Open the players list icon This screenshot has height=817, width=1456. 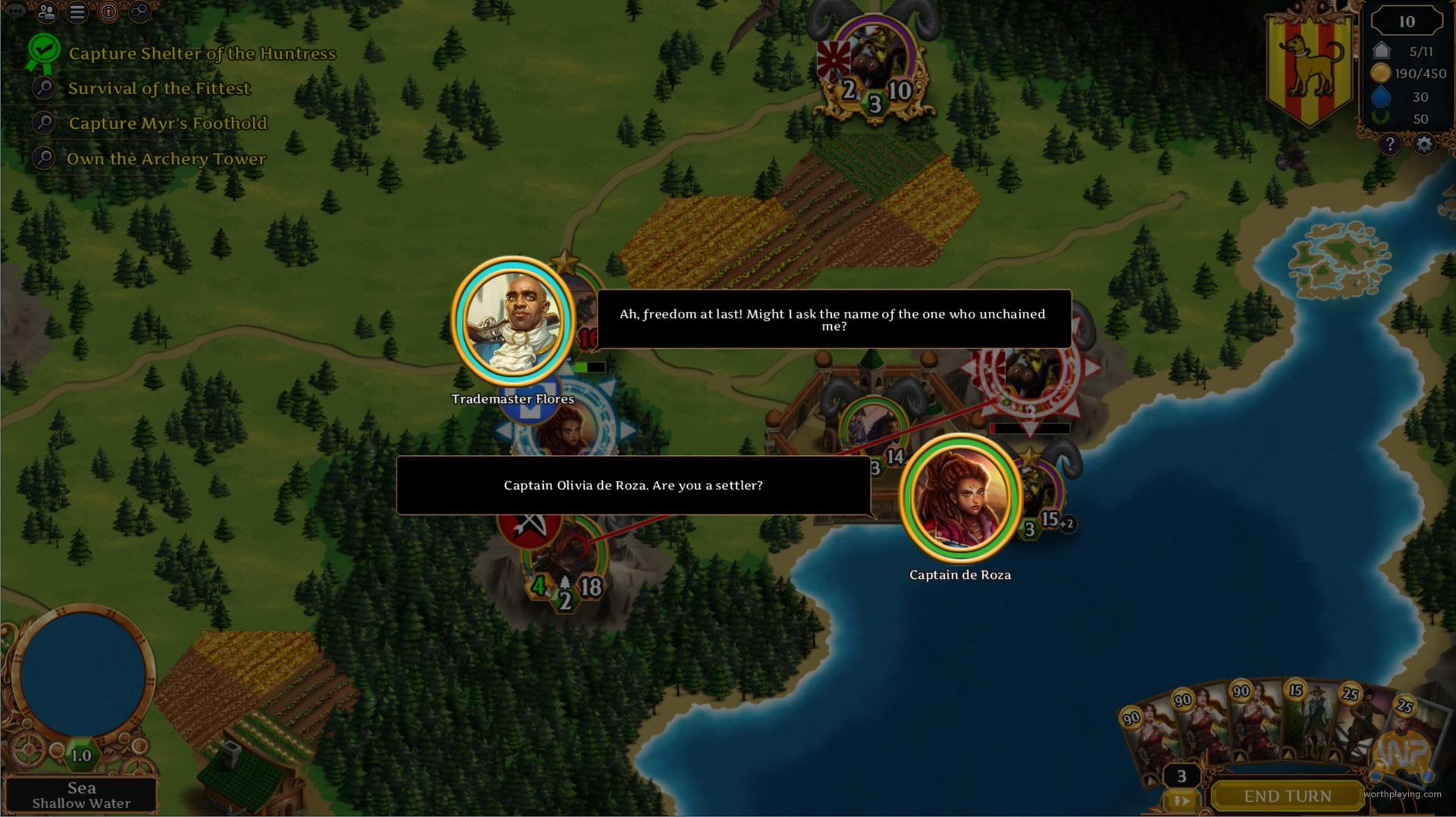pos(47,12)
